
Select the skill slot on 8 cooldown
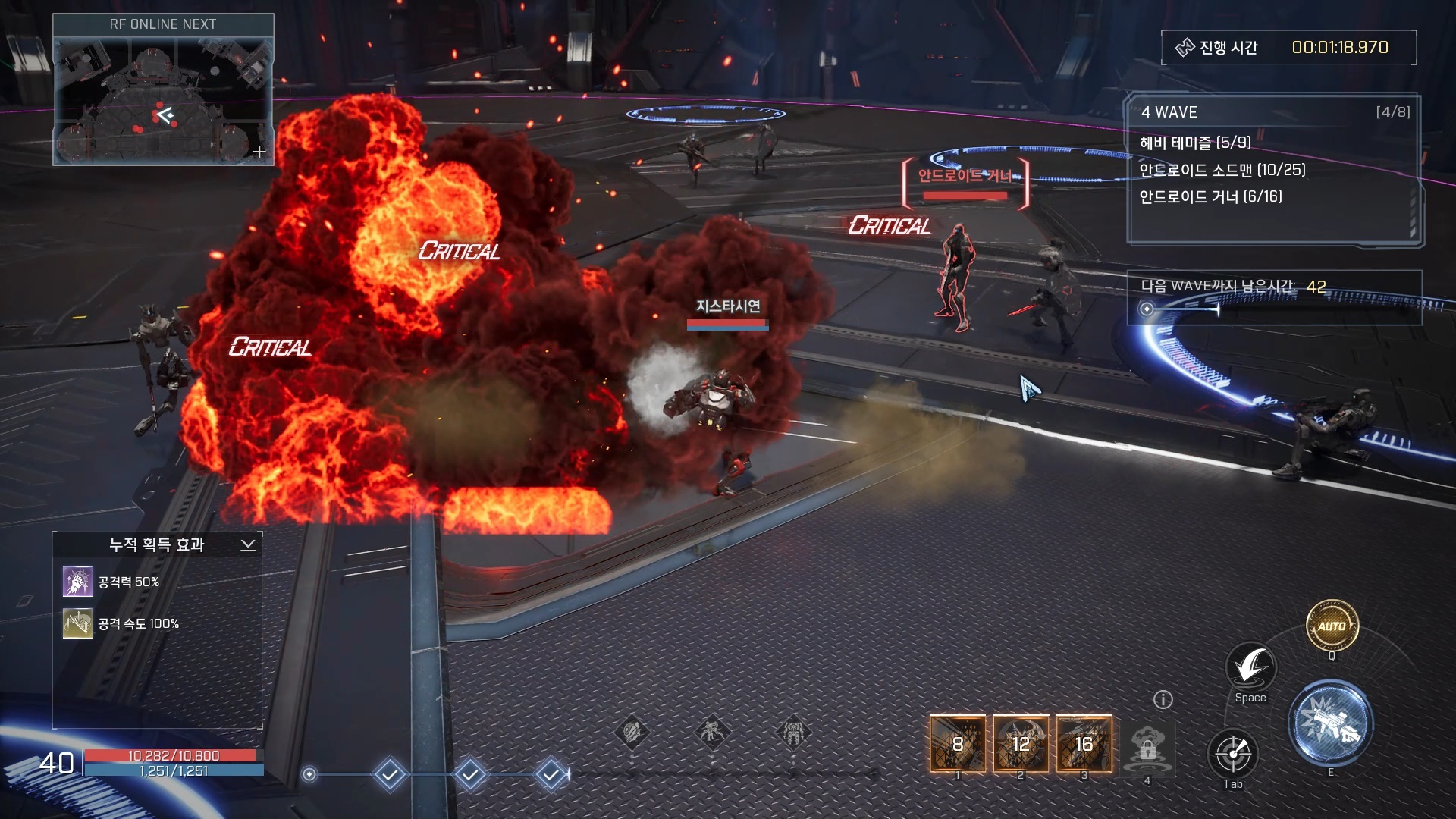[x=958, y=744]
